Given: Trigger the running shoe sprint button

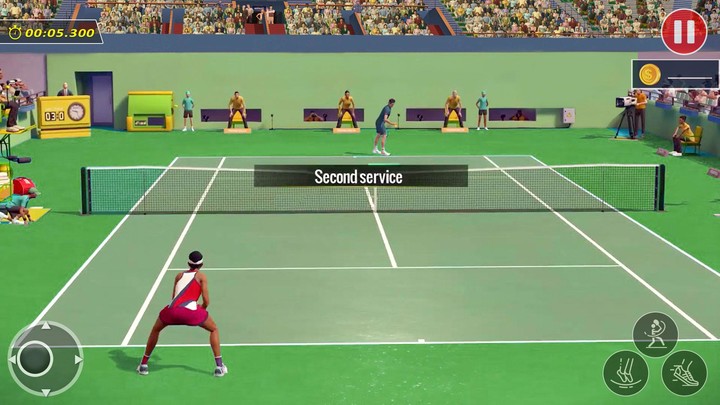Looking at the screenshot, I should (684, 373).
